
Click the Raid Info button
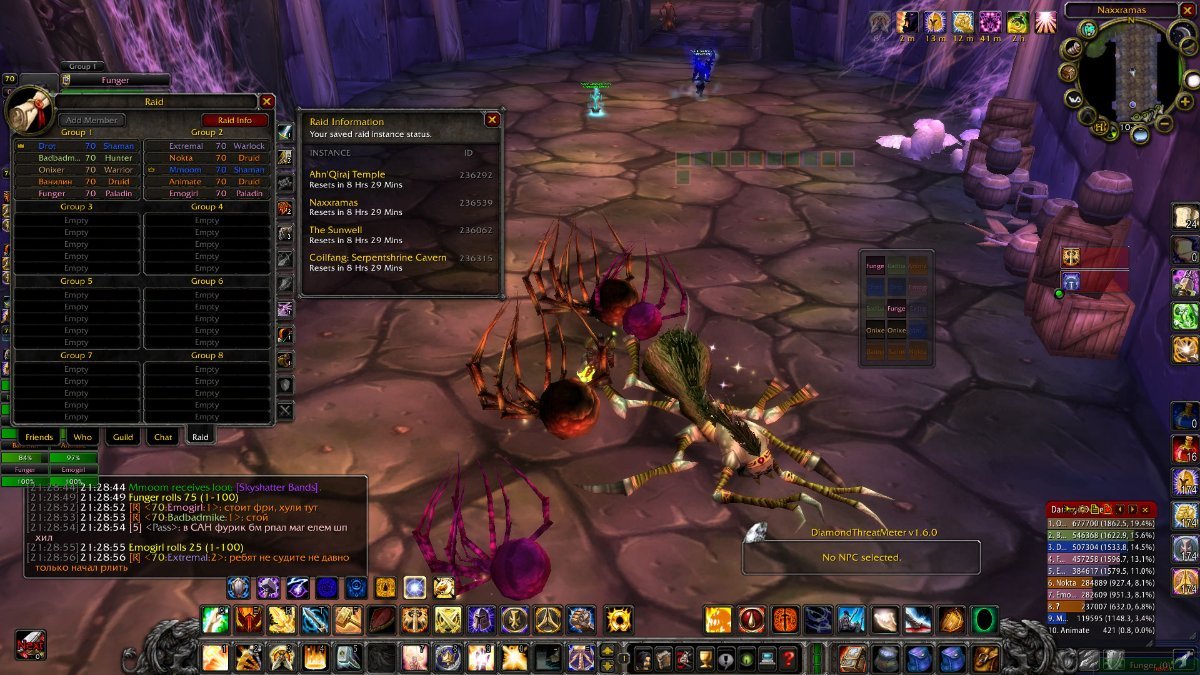point(235,120)
